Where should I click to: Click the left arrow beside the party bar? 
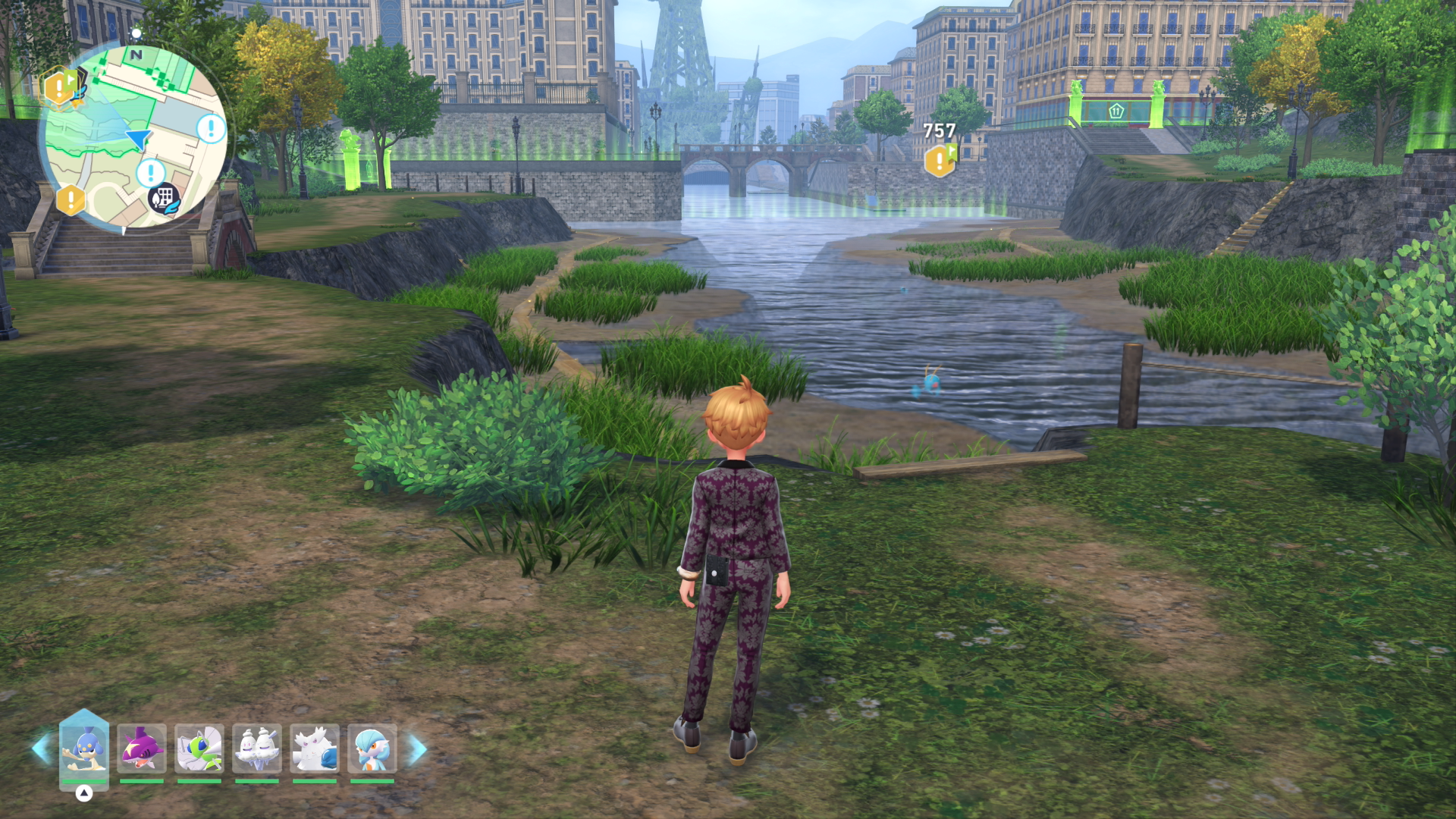click(41, 748)
